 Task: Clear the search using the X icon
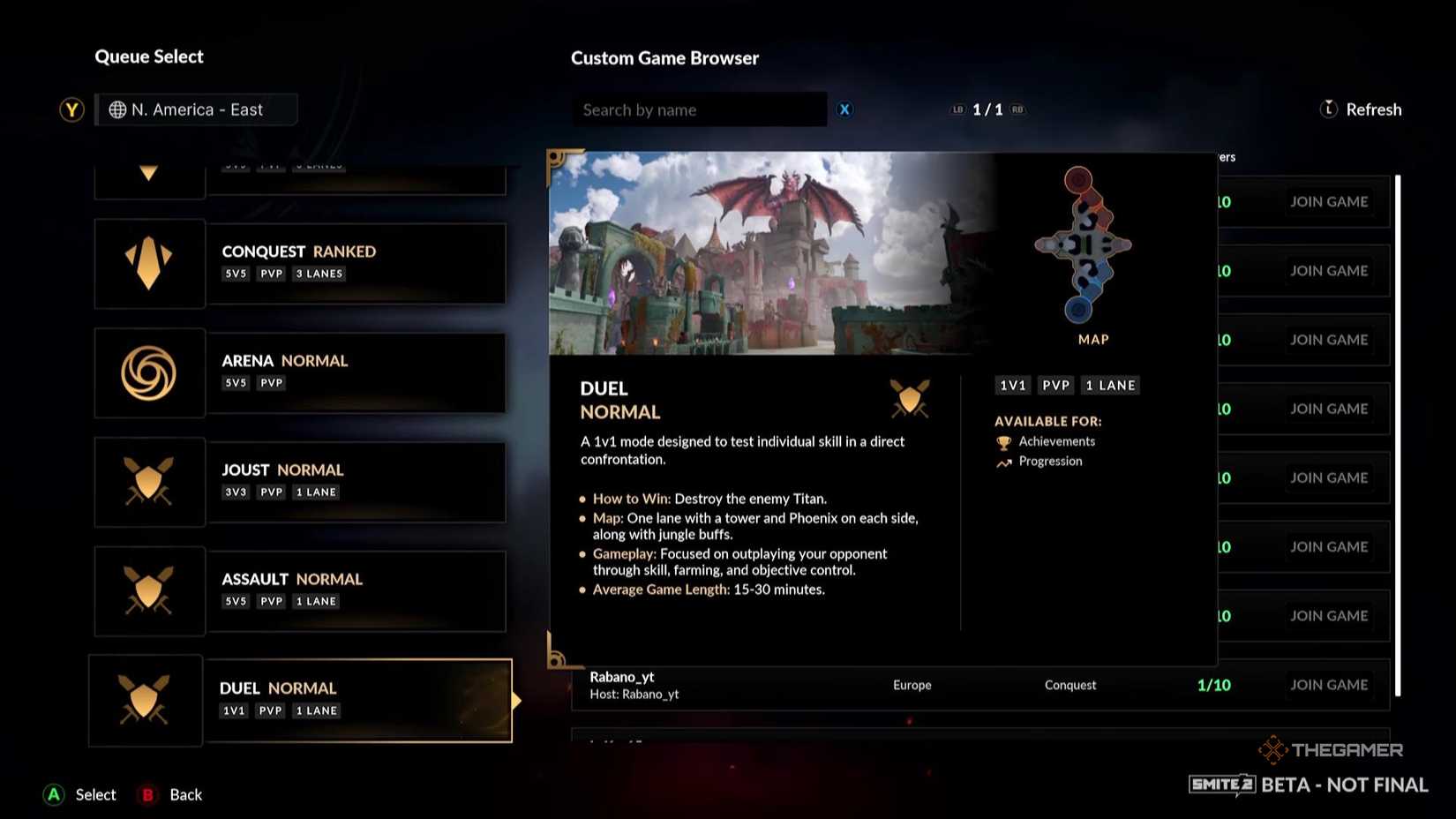844,109
